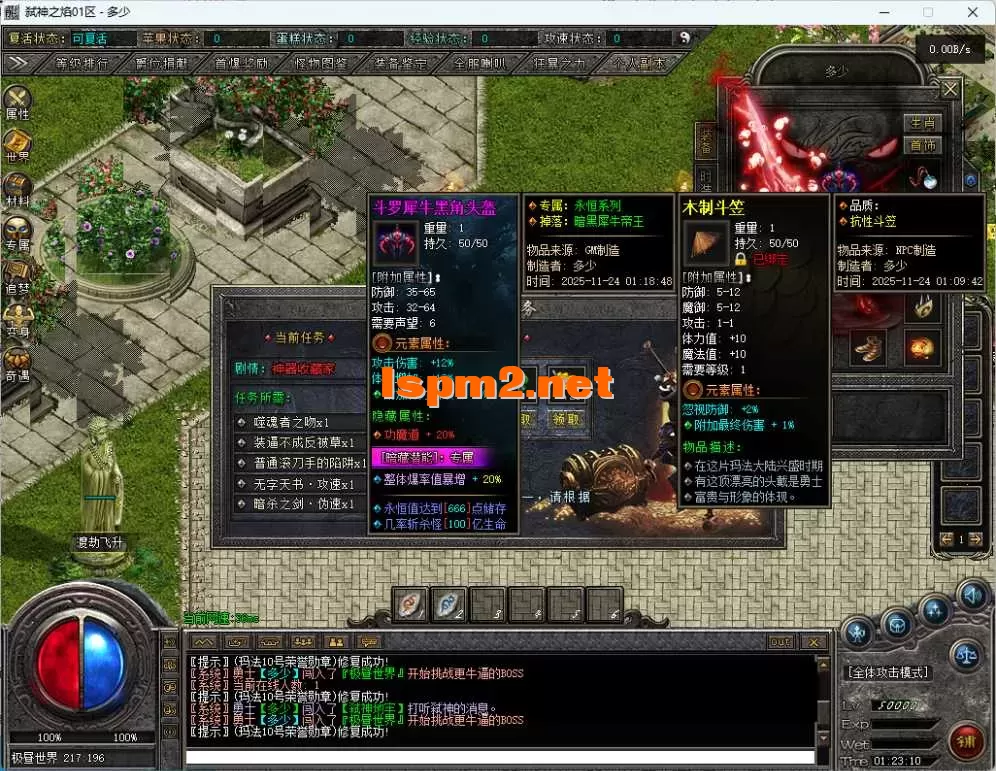Open the 个人副本 personal dungeon menu
Viewport: 996px width, 771px height.
(638, 63)
